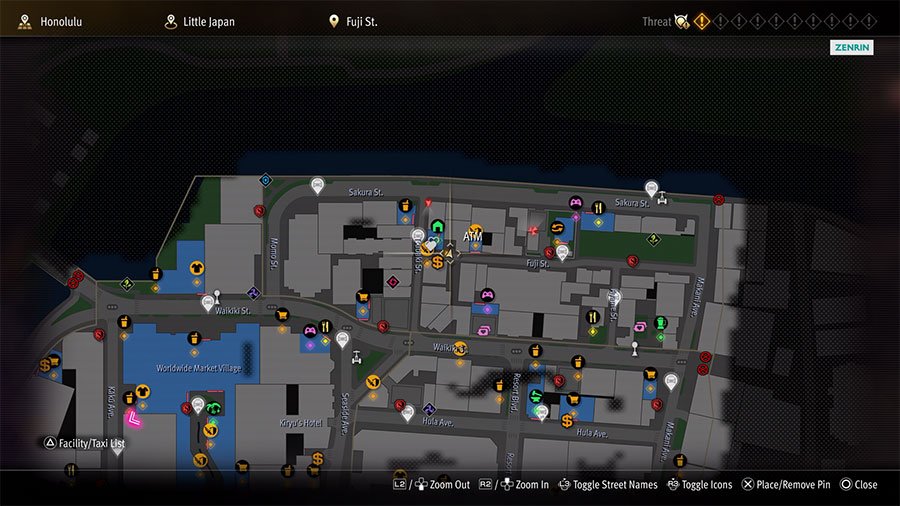Select the blue diamond marker above Momo St.
This screenshot has width=900, height=506.
(x=265, y=180)
